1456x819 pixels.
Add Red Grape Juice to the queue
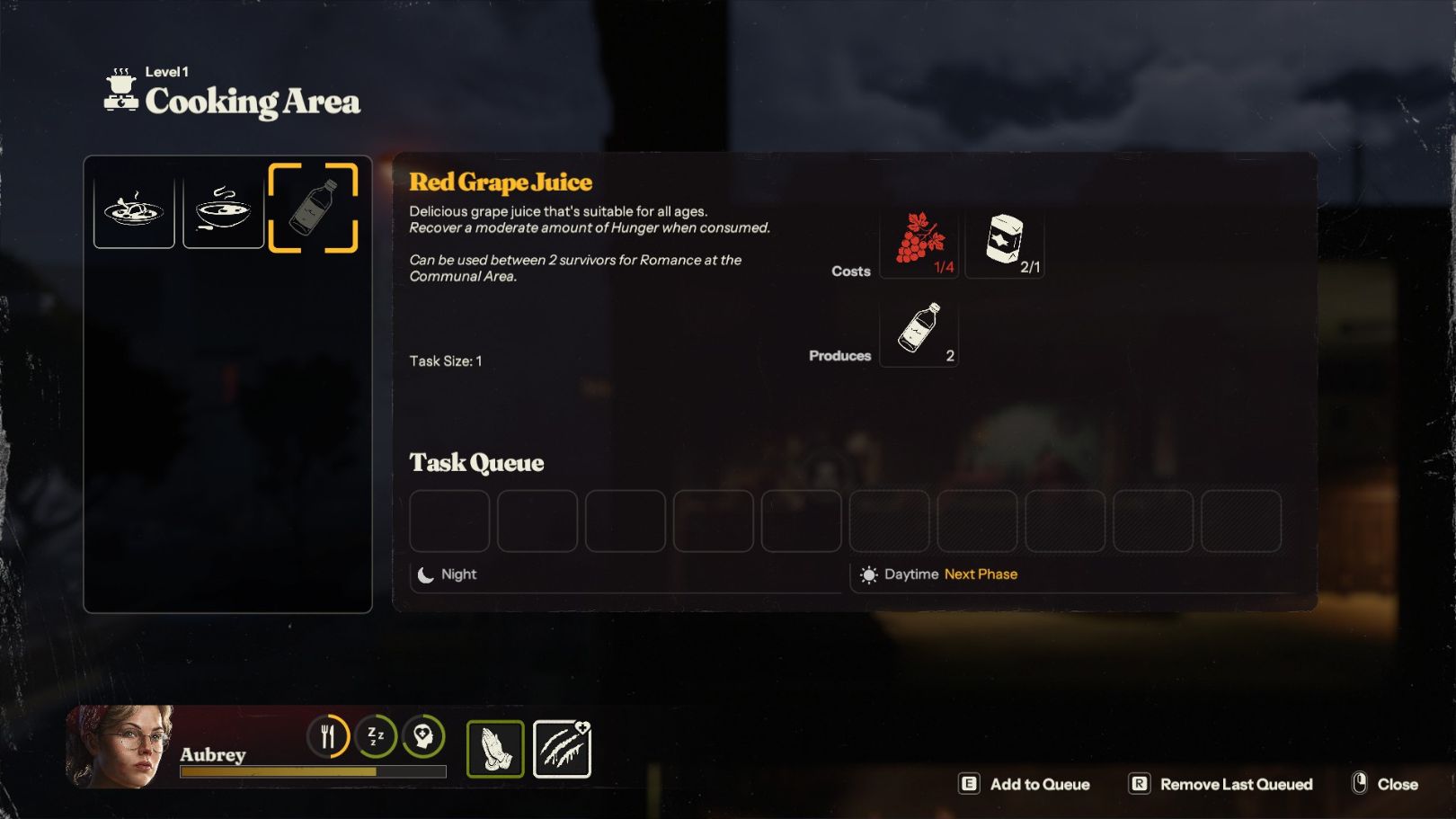[1025, 784]
